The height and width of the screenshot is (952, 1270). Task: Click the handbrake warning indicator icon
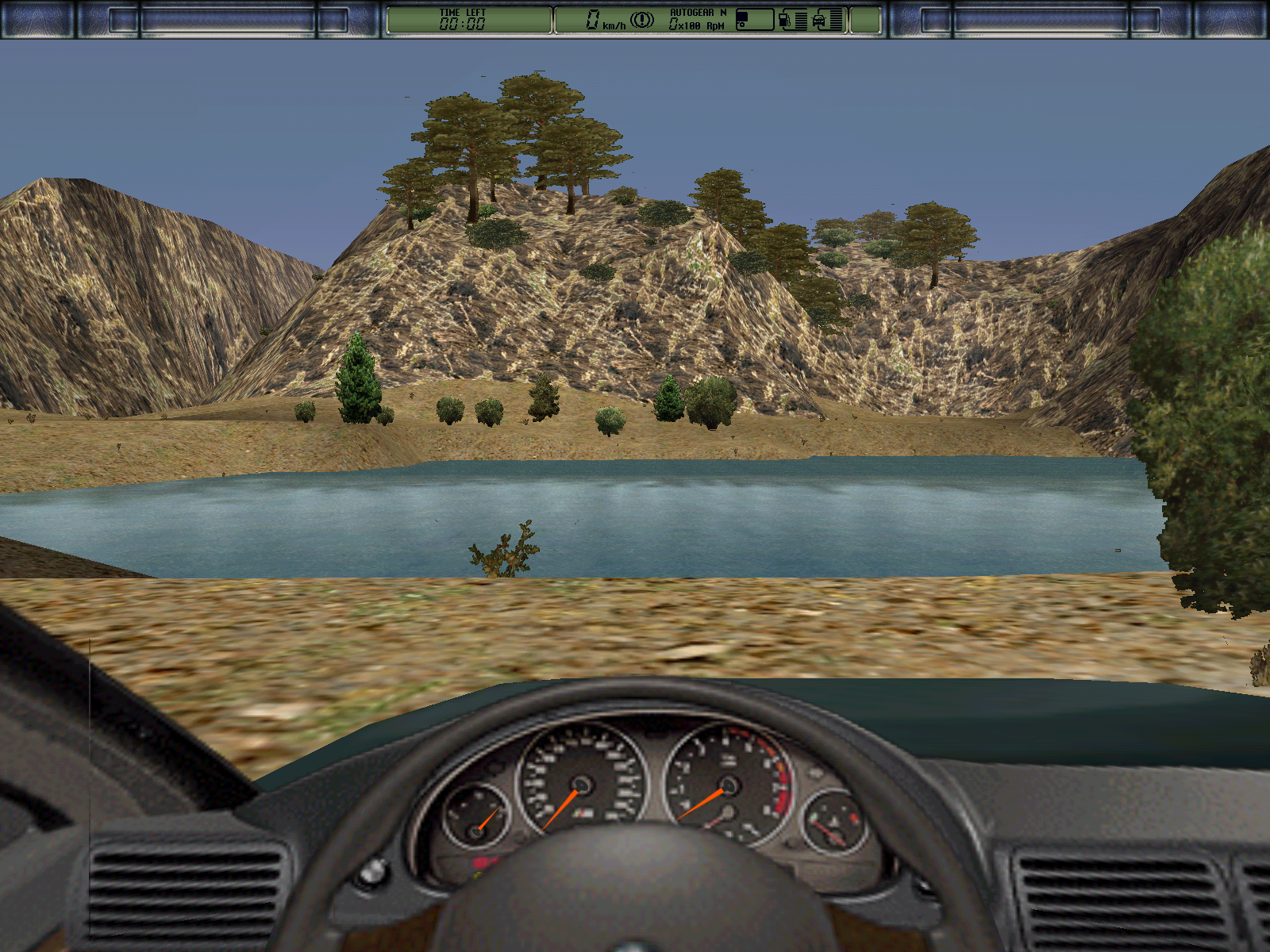tap(642, 20)
